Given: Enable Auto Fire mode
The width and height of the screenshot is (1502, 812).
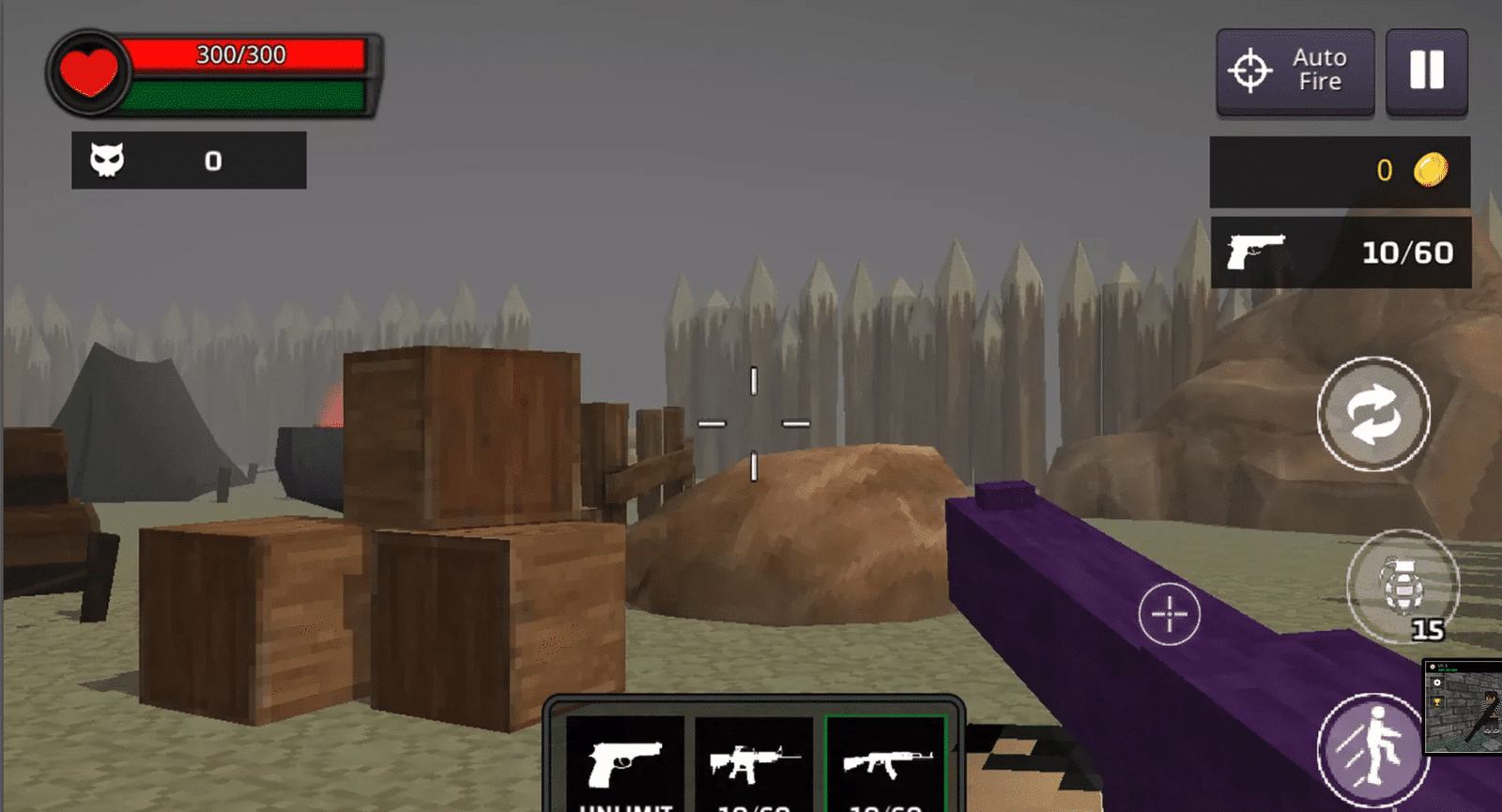Looking at the screenshot, I should [x=1293, y=70].
